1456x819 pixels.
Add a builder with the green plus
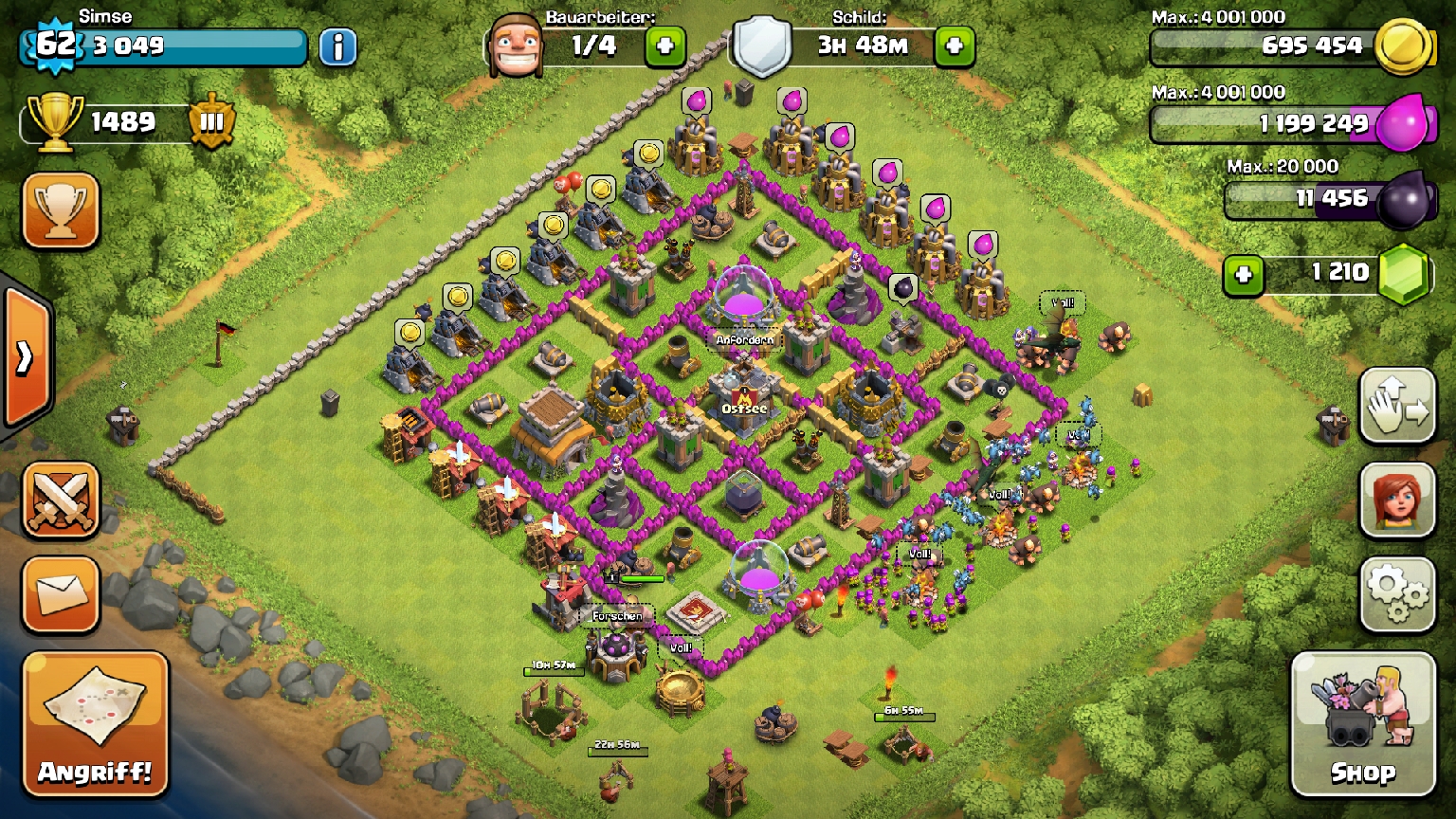[664, 45]
